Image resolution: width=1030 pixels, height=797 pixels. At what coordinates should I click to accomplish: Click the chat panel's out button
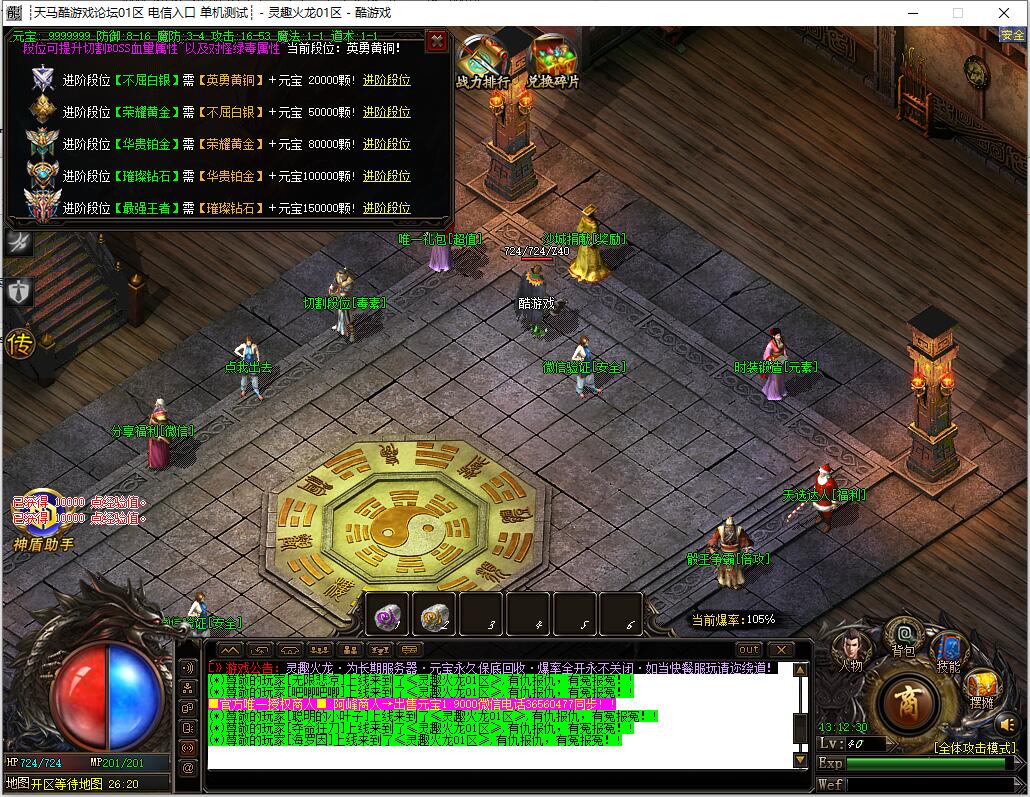(x=749, y=650)
